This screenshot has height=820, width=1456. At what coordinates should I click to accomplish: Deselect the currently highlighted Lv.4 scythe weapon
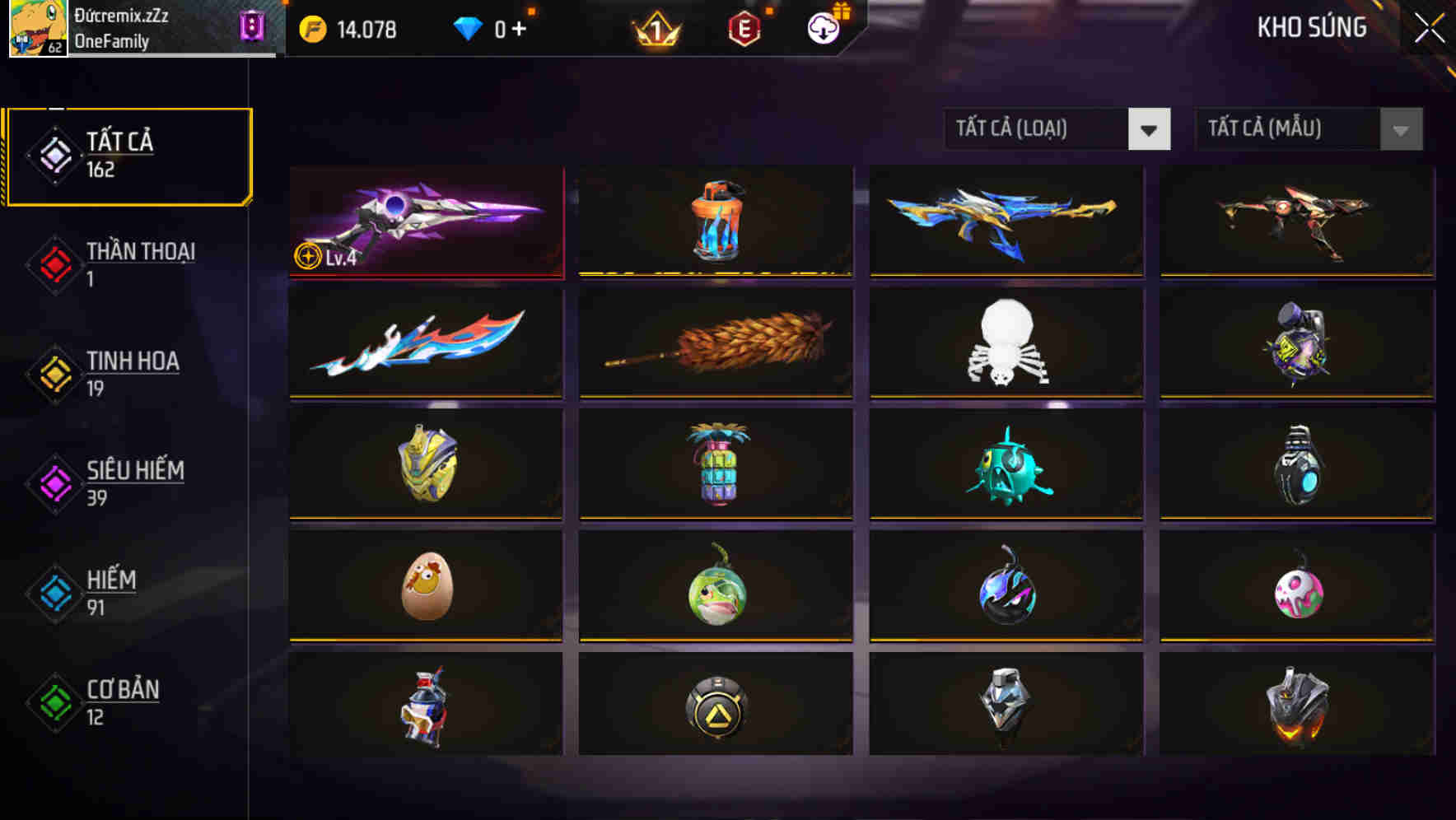[425, 221]
